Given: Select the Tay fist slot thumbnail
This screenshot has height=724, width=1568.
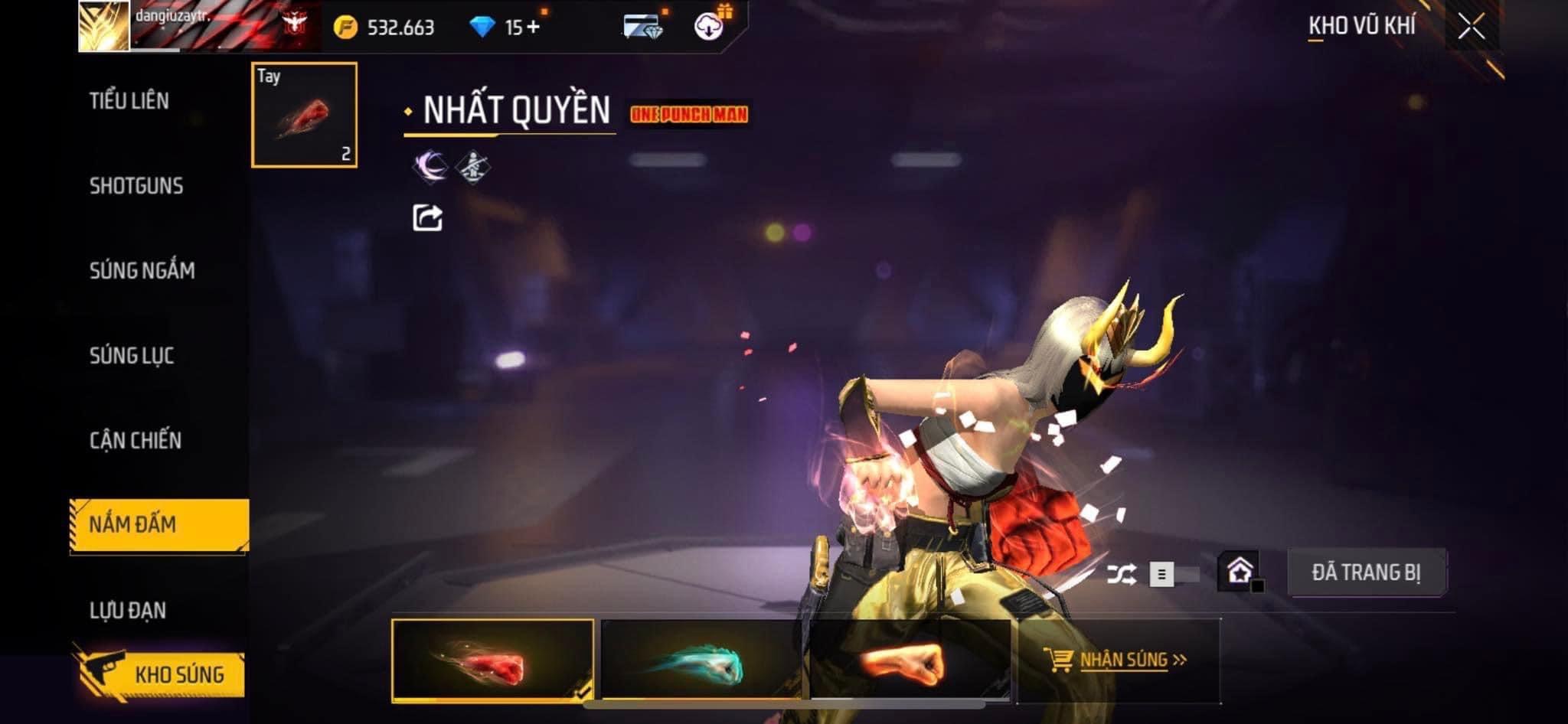Looking at the screenshot, I should click(304, 115).
